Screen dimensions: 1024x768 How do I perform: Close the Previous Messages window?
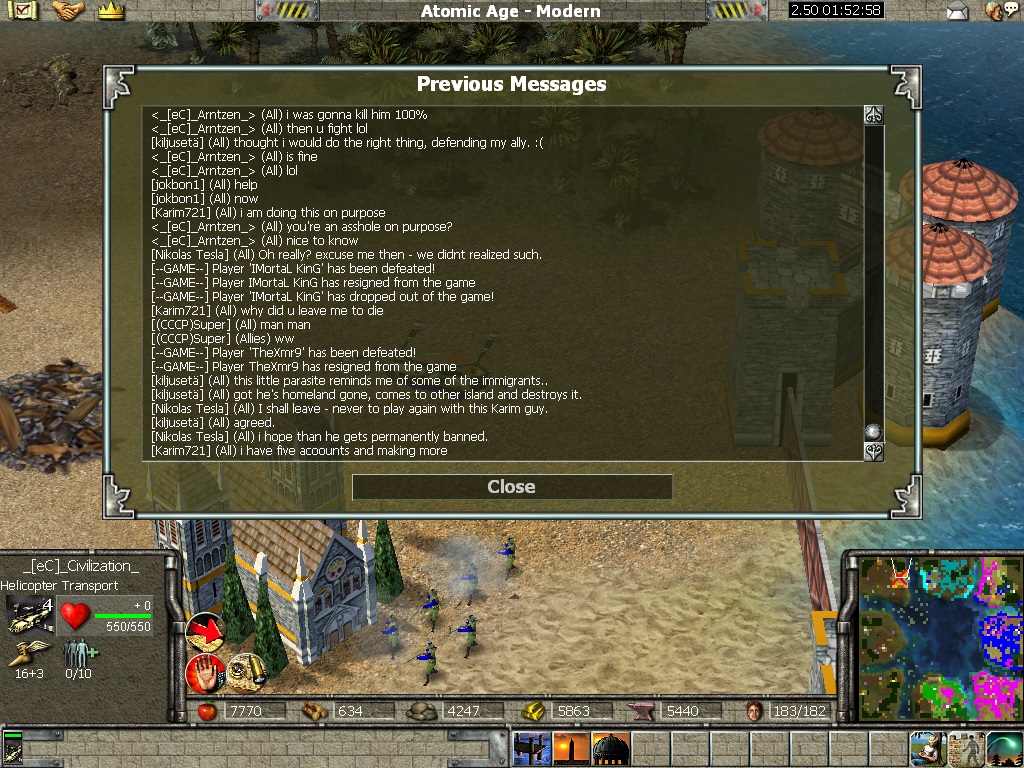[511, 487]
